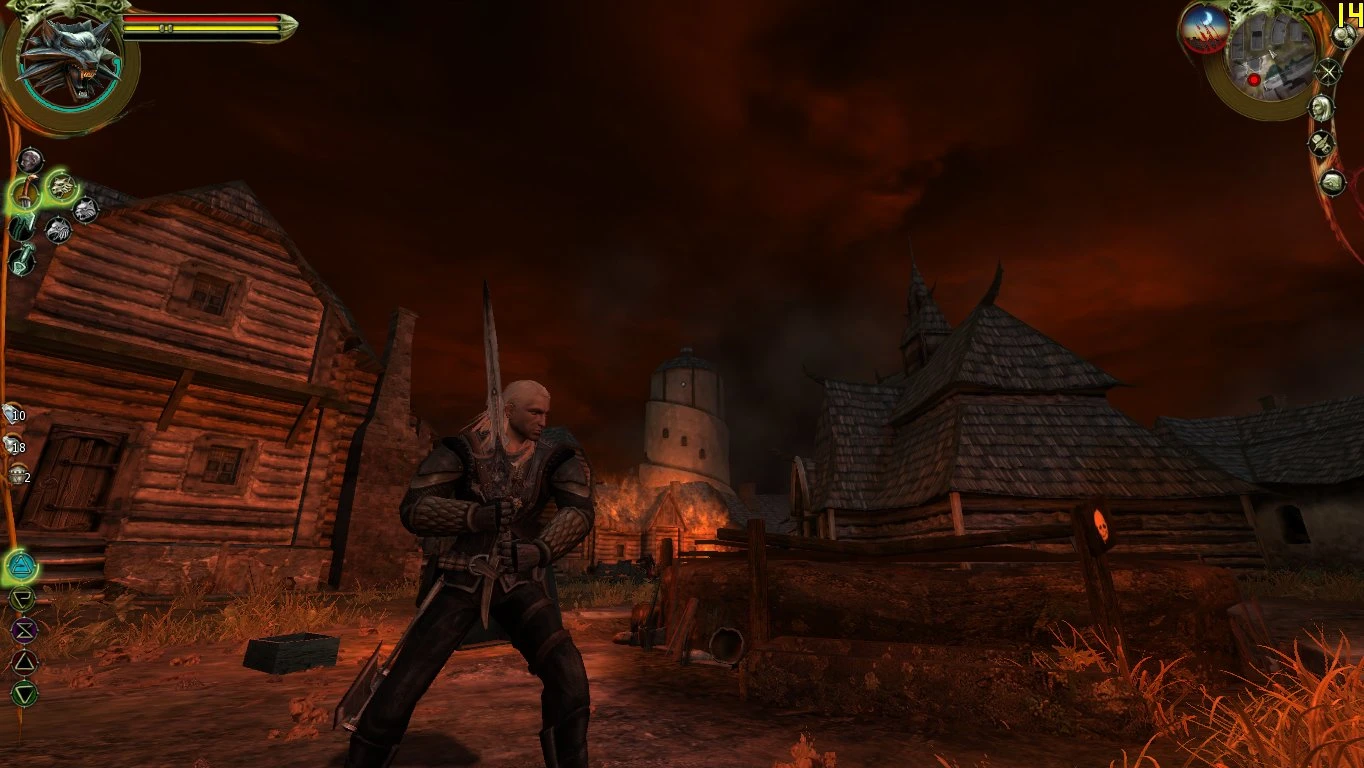
Task: Click the moon phase indicator near the minimap
Action: (x=1207, y=27)
